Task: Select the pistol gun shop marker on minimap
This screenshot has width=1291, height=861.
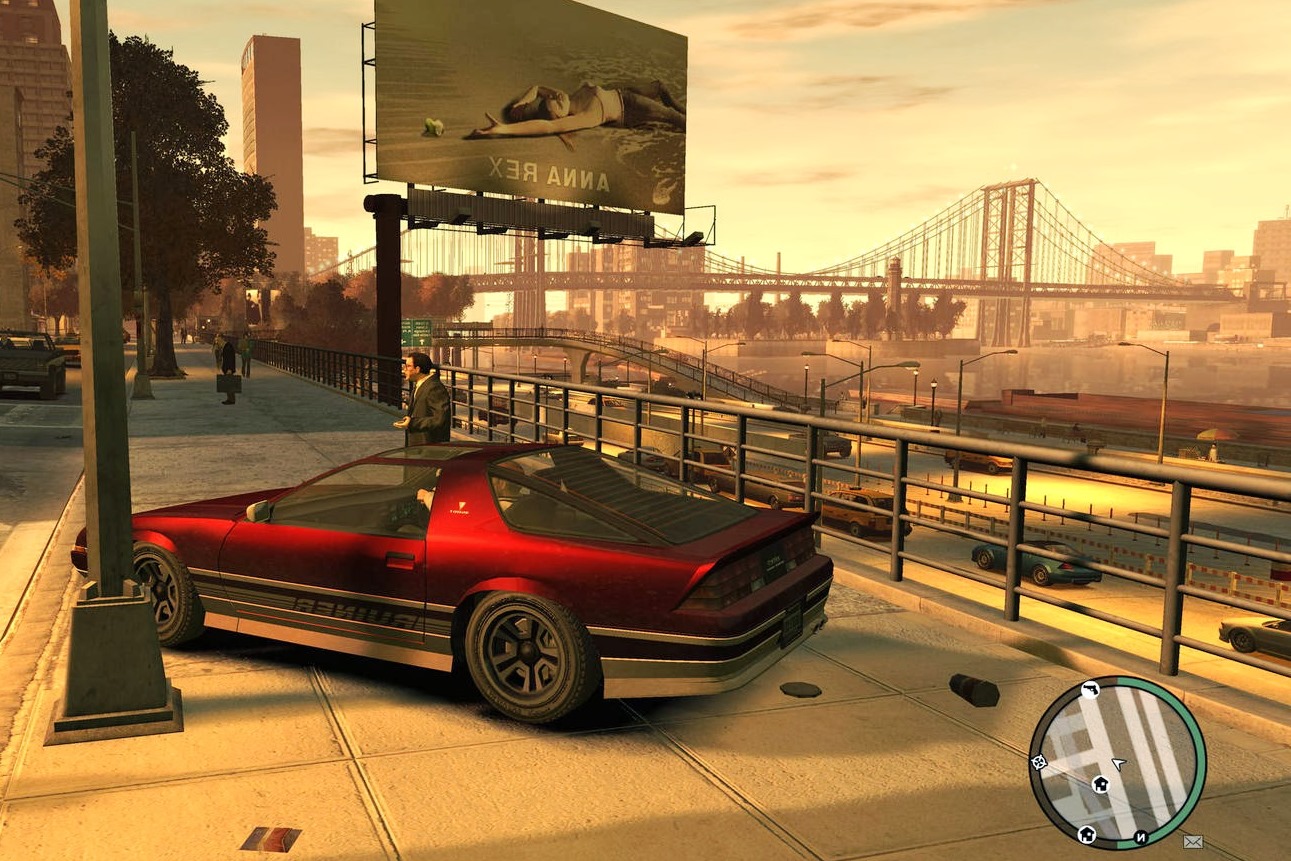Action: point(1091,689)
